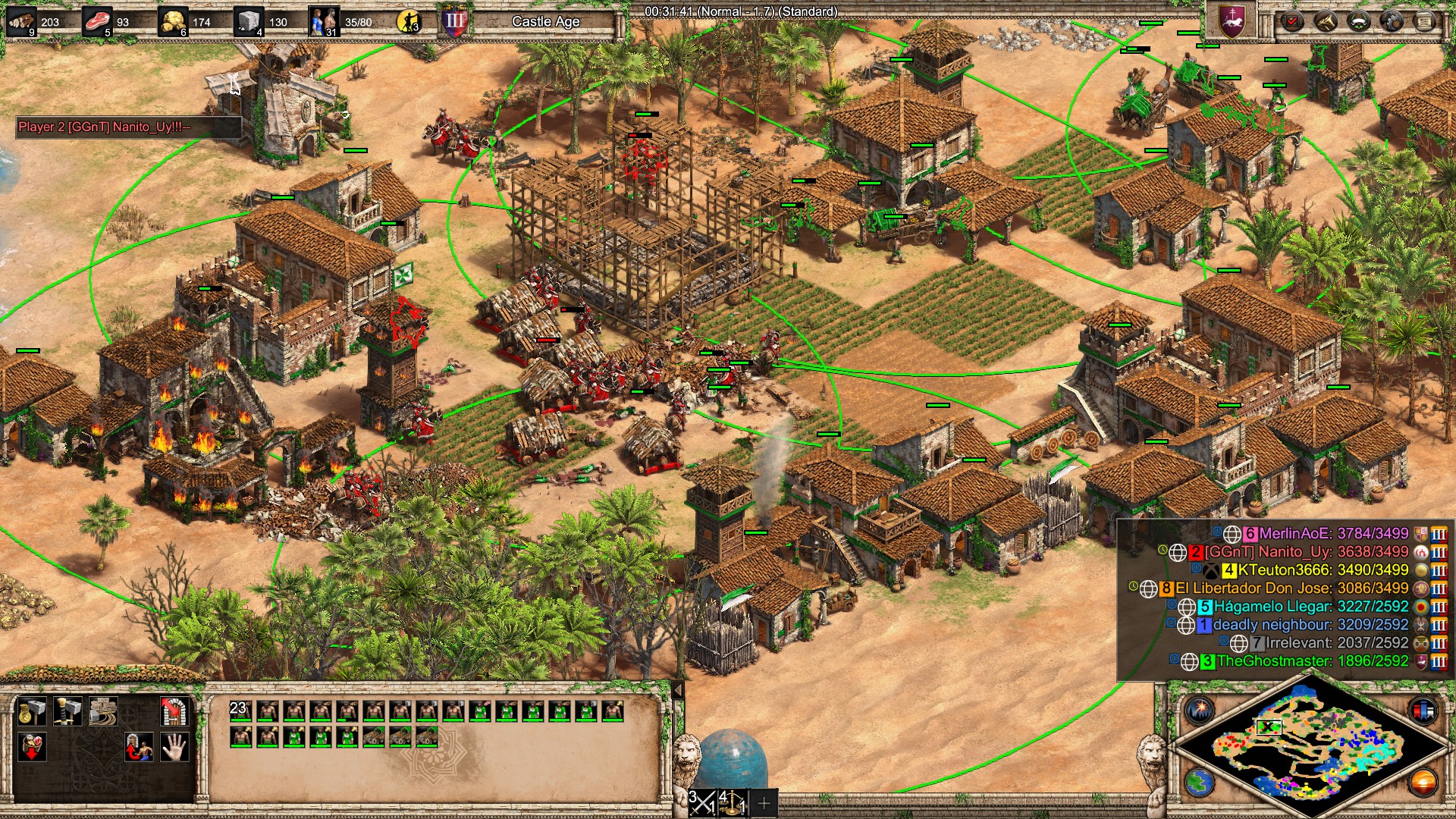Toggle minimap banner colors button
1456x819 pixels.
[1423, 711]
